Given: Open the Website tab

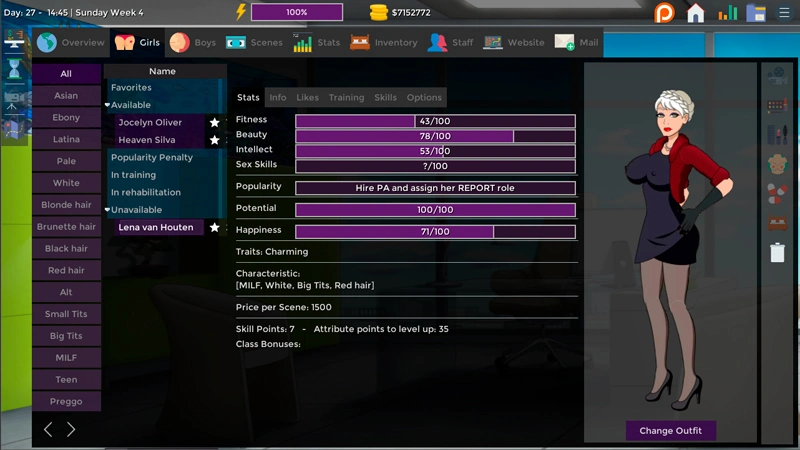Looking at the screenshot, I should coord(514,43).
